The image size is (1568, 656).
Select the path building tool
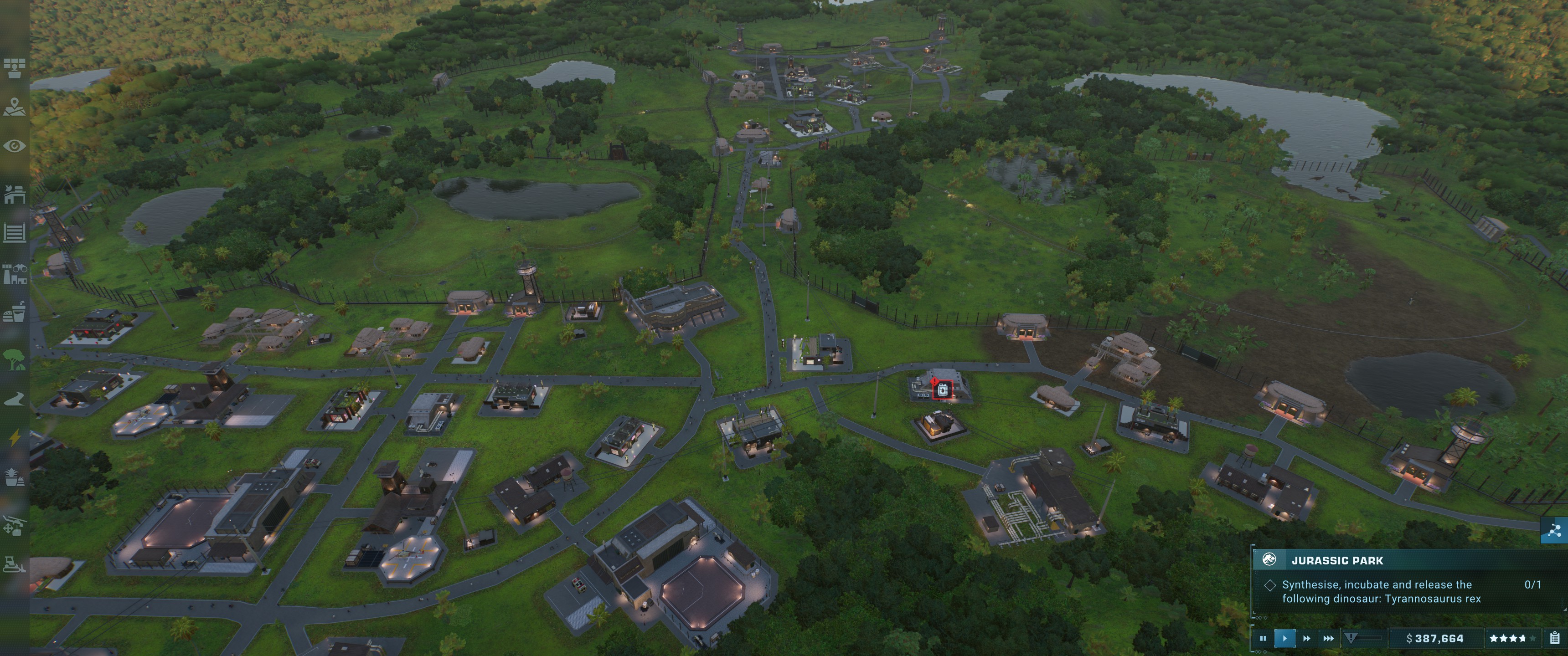click(x=14, y=399)
